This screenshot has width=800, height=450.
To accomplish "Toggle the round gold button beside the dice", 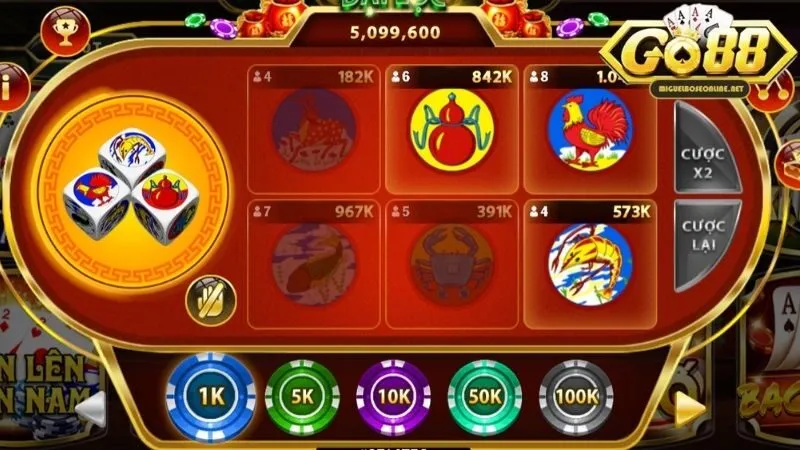I will [211, 300].
